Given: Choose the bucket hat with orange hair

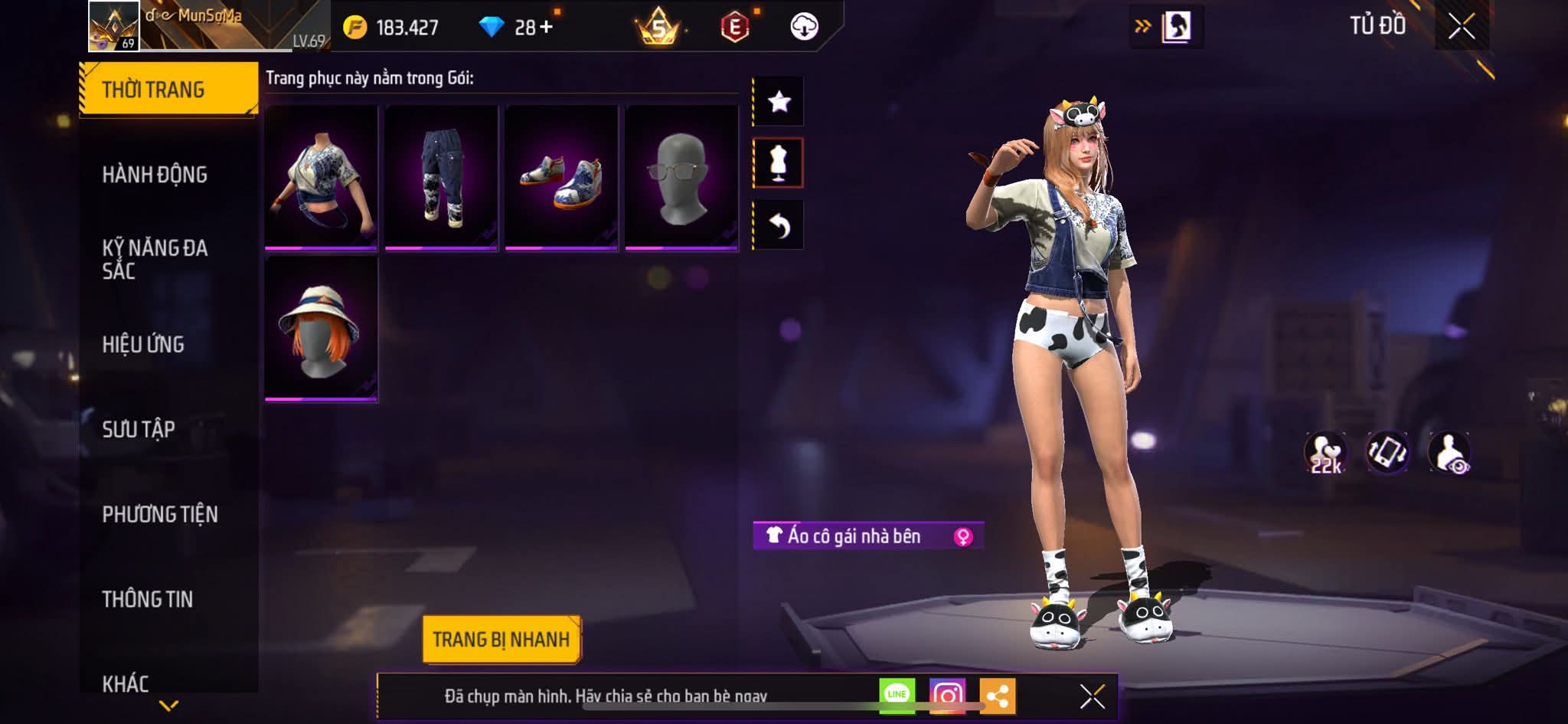Looking at the screenshot, I should click(321, 329).
